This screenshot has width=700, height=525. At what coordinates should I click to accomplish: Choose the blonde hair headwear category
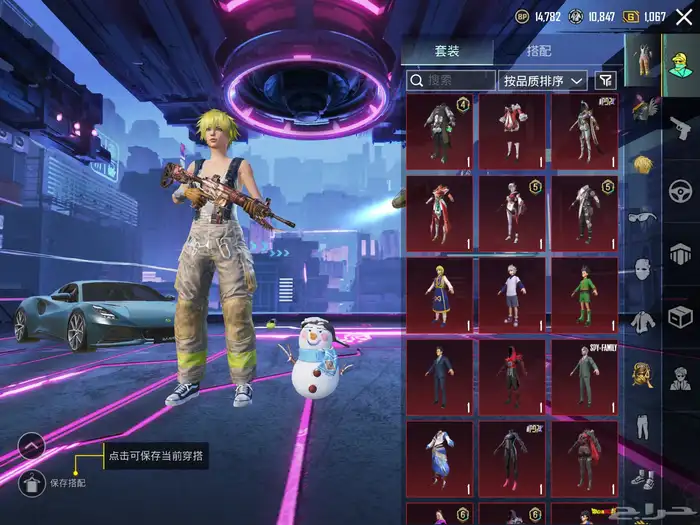click(x=641, y=163)
